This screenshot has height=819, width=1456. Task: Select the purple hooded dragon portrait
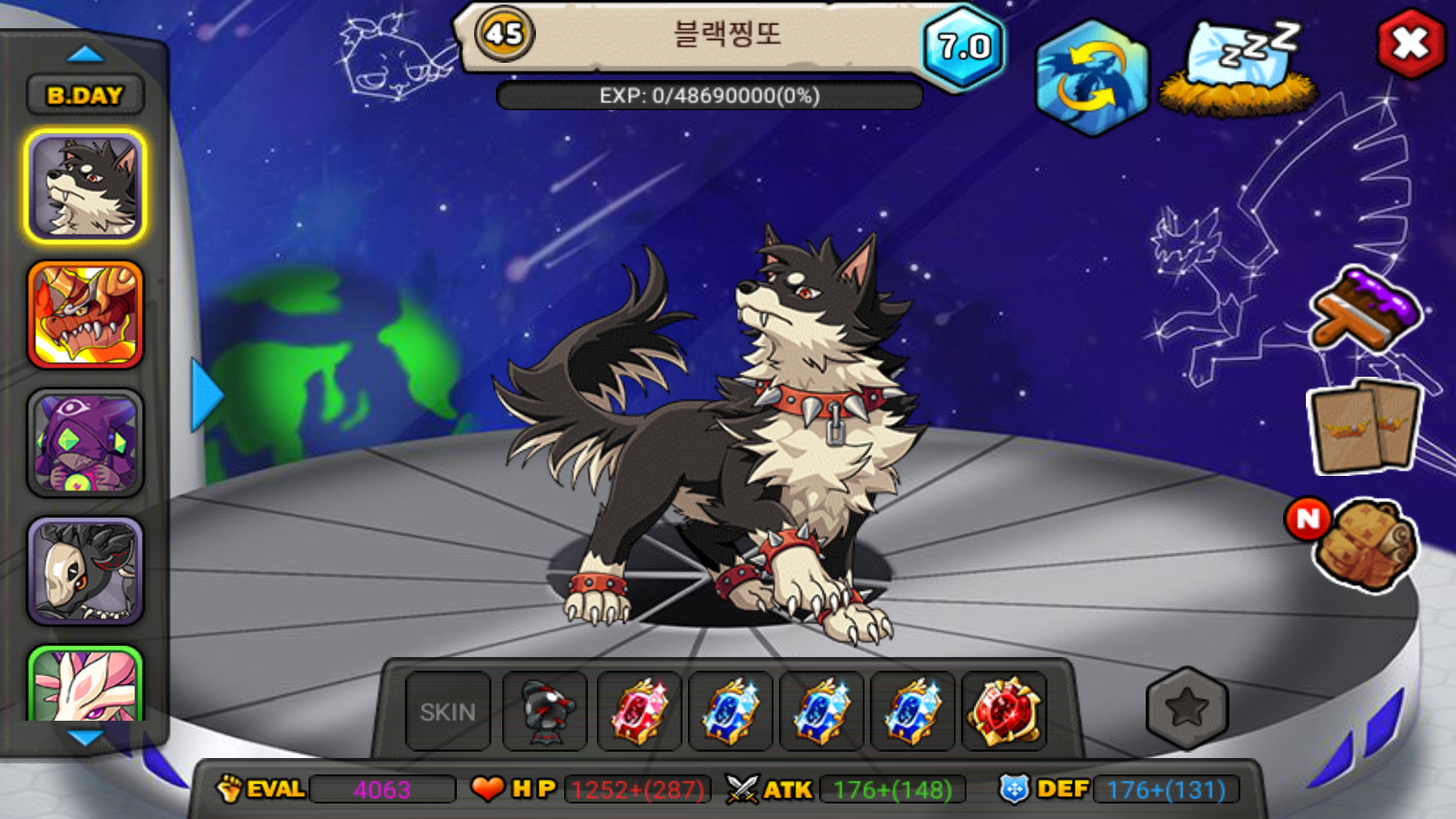click(86, 443)
